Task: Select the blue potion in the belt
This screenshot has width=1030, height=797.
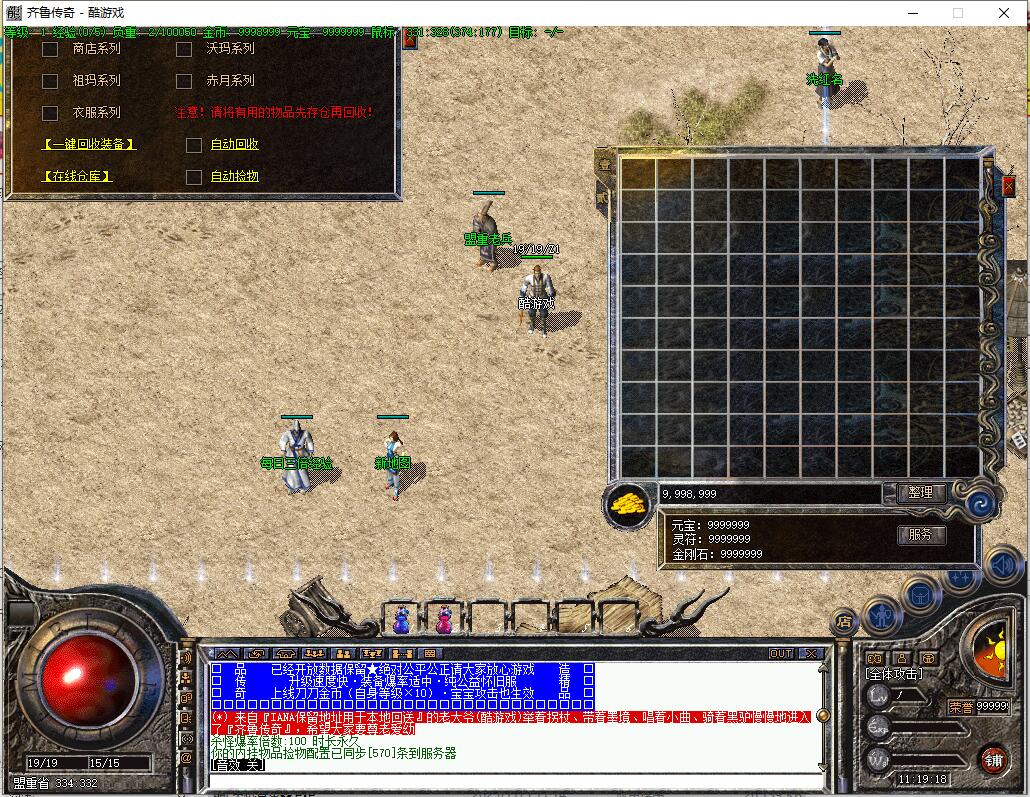Action: [401, 620]
